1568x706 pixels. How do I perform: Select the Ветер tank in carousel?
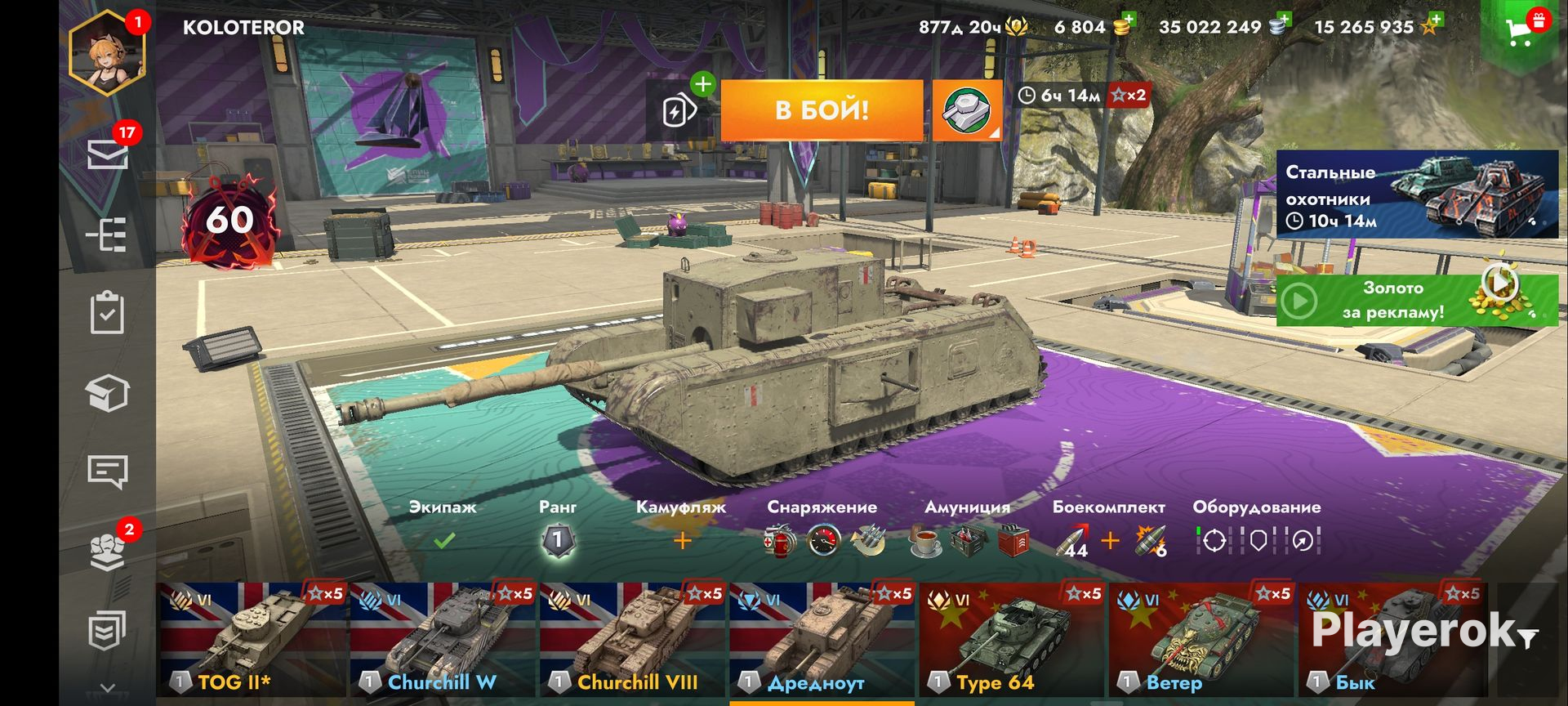[1201, 640]
